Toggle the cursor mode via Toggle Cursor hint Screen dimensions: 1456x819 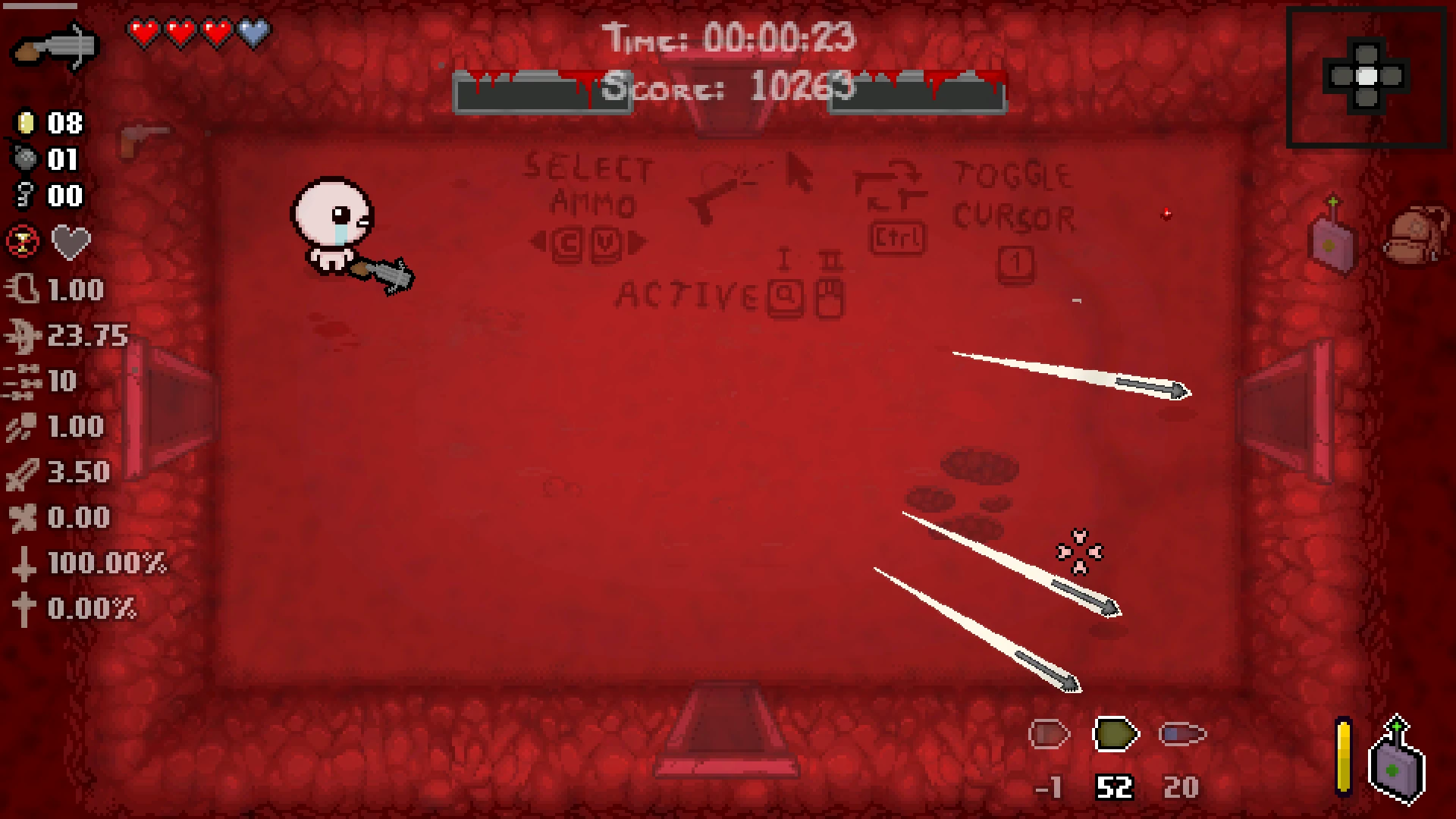tap(1012, 196)
